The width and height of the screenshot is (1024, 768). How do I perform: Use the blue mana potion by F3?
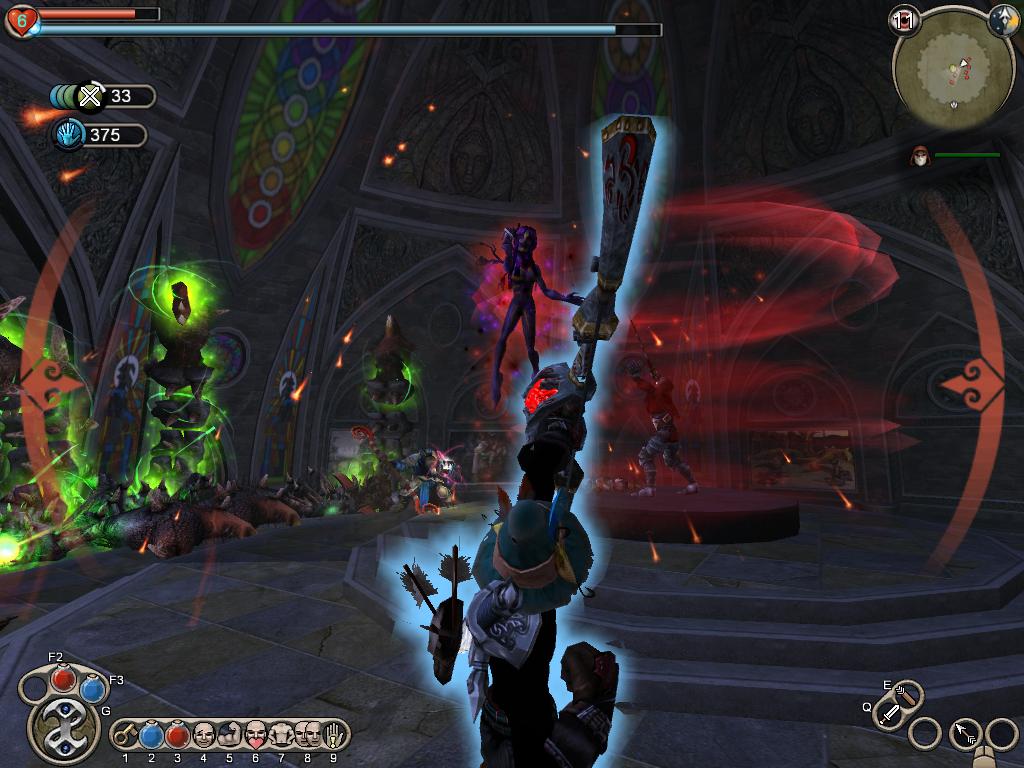pos(93,688)
